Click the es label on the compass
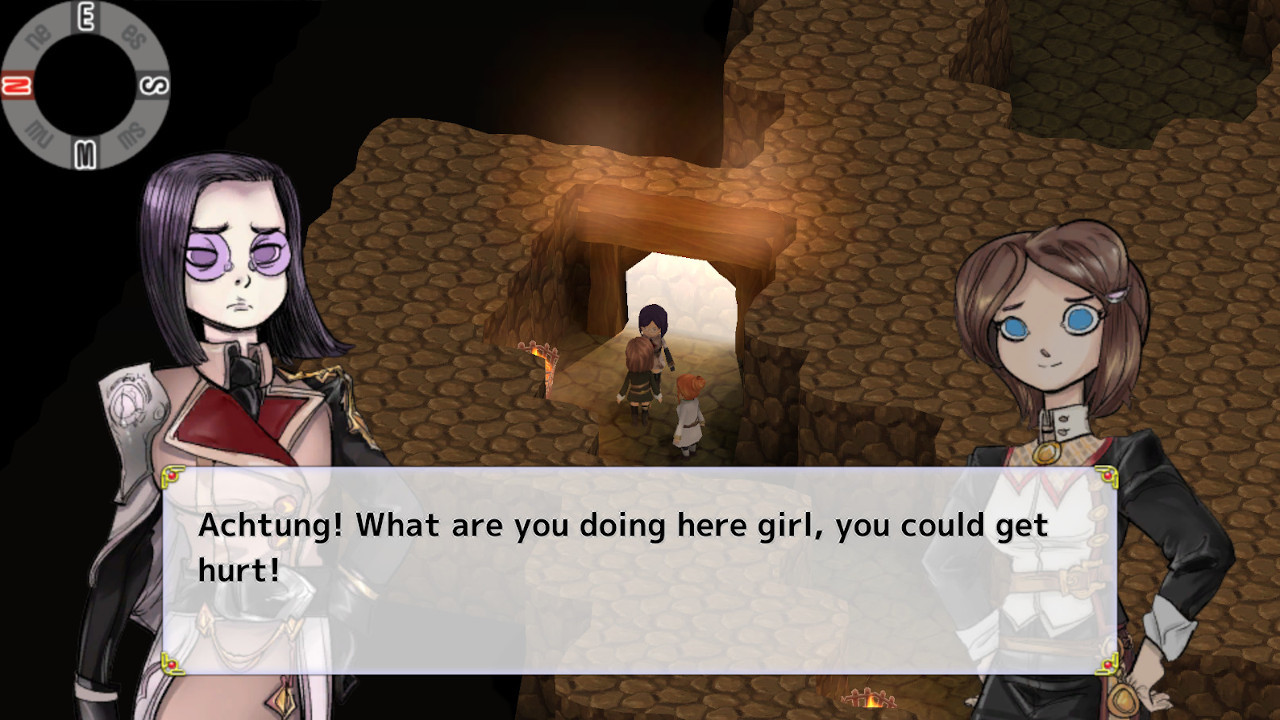This screenshot has height=720, width=1280. (x=133, y=37)
